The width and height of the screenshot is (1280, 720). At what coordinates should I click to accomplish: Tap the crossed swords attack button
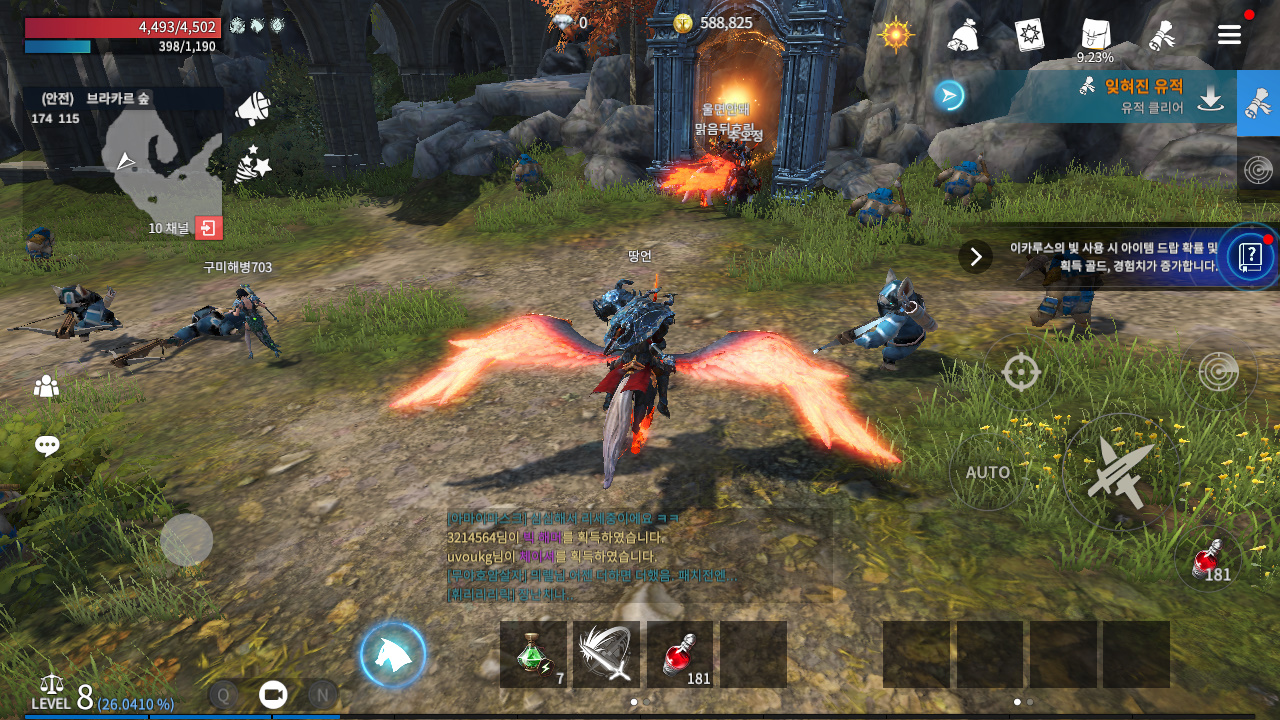1120,472
